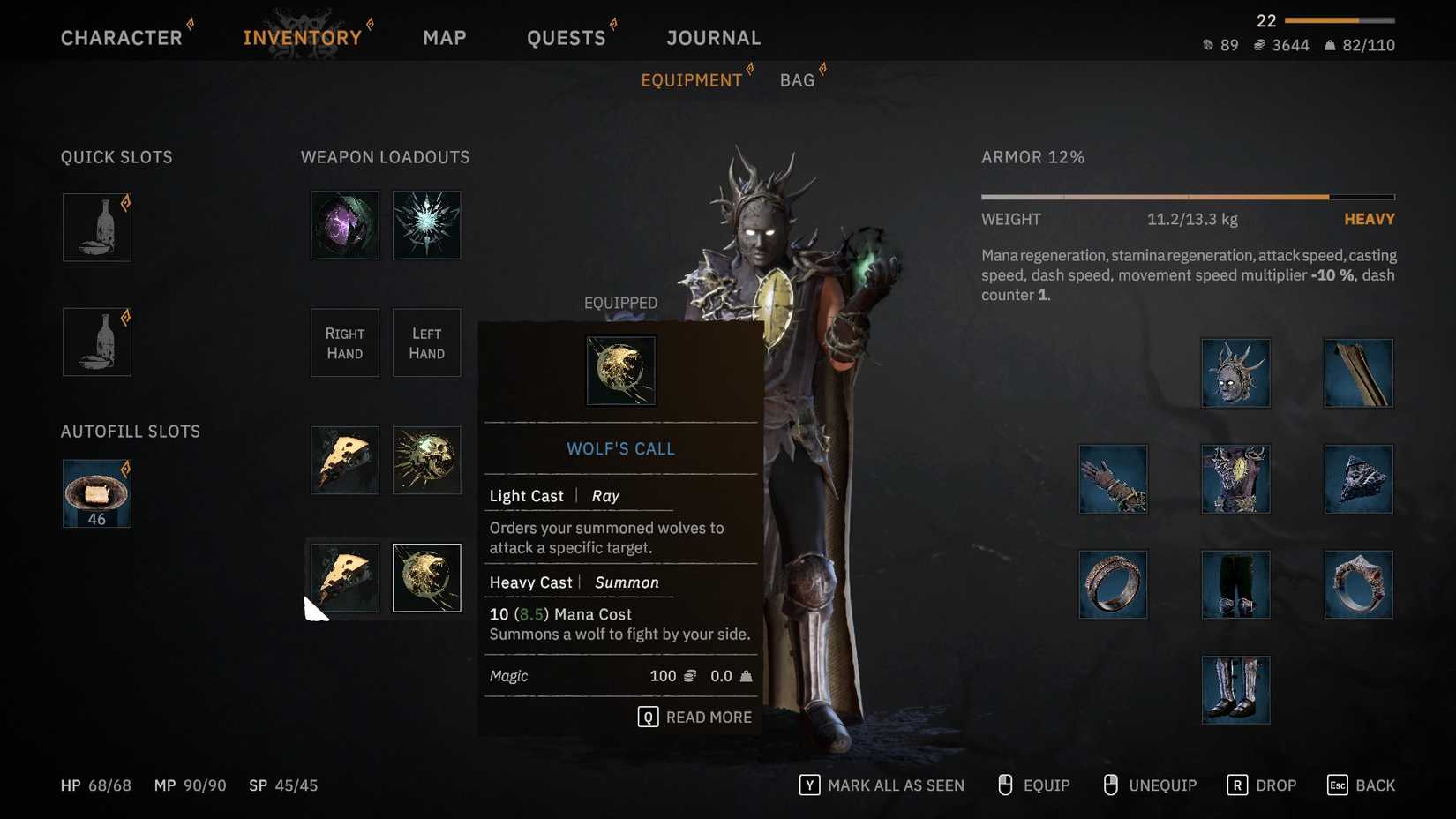The height and width of the screenshot is (819, 1456).
Task: Select the ice crystal spell loadout slot
Action: click(x=426, y=225)
